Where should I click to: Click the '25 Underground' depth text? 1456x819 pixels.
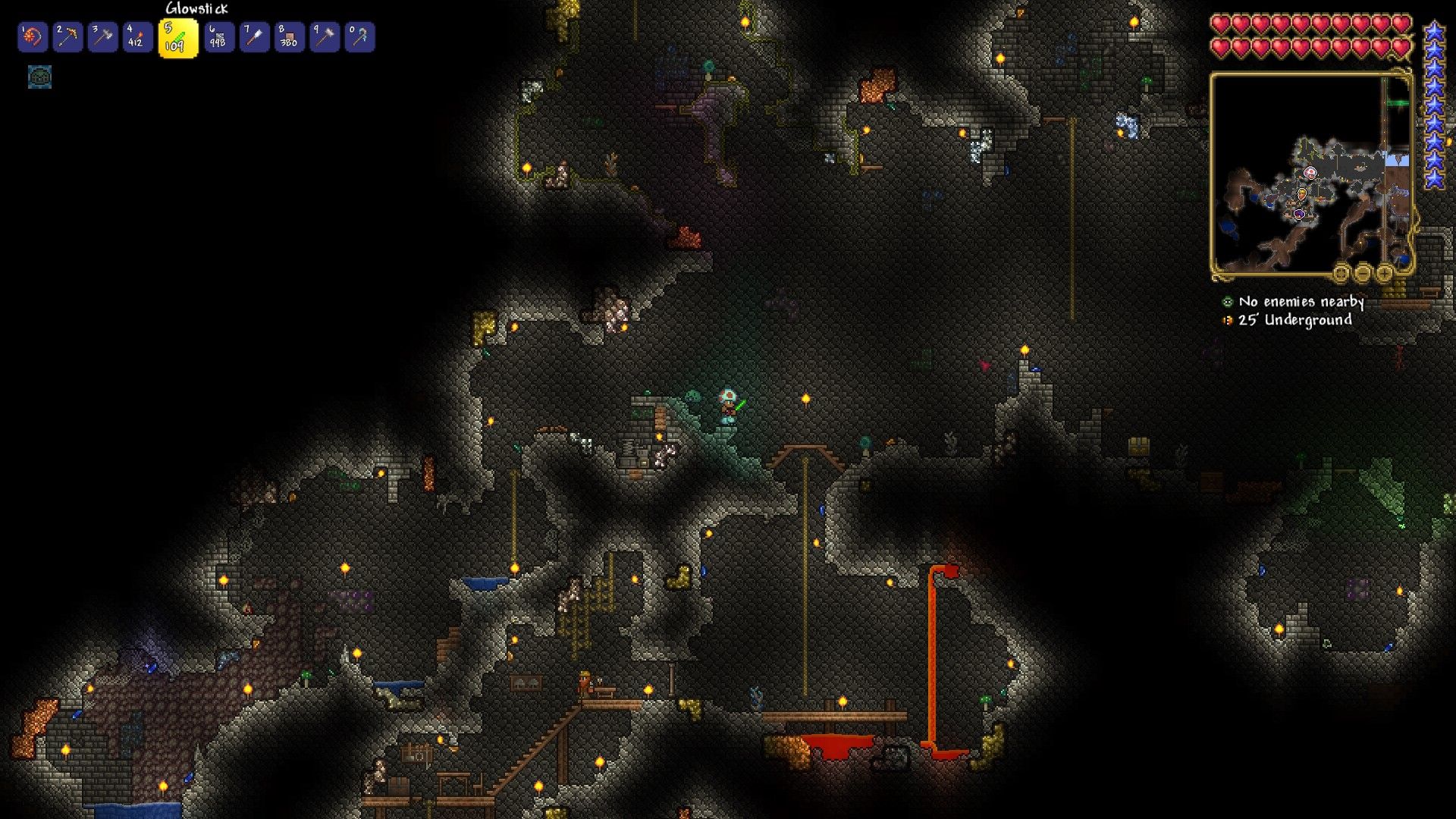[x=1294, y=320]
